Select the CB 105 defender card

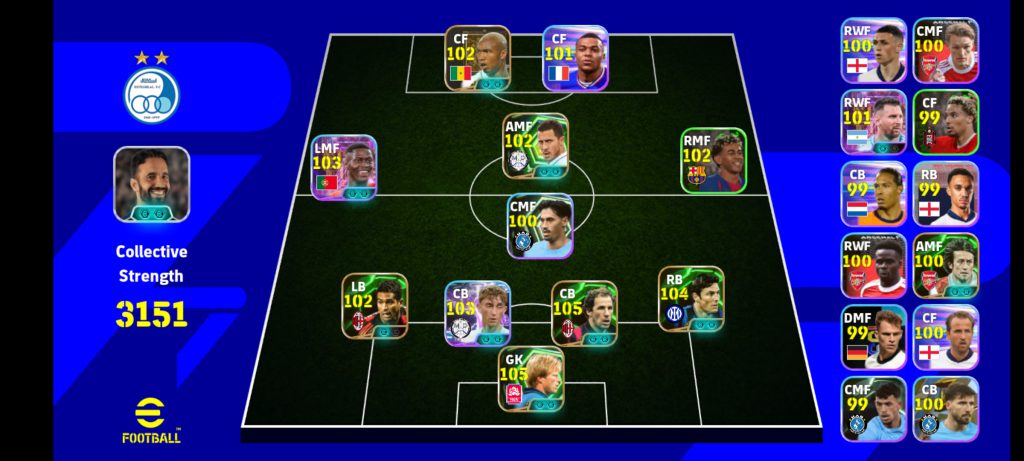pos(584,313)
